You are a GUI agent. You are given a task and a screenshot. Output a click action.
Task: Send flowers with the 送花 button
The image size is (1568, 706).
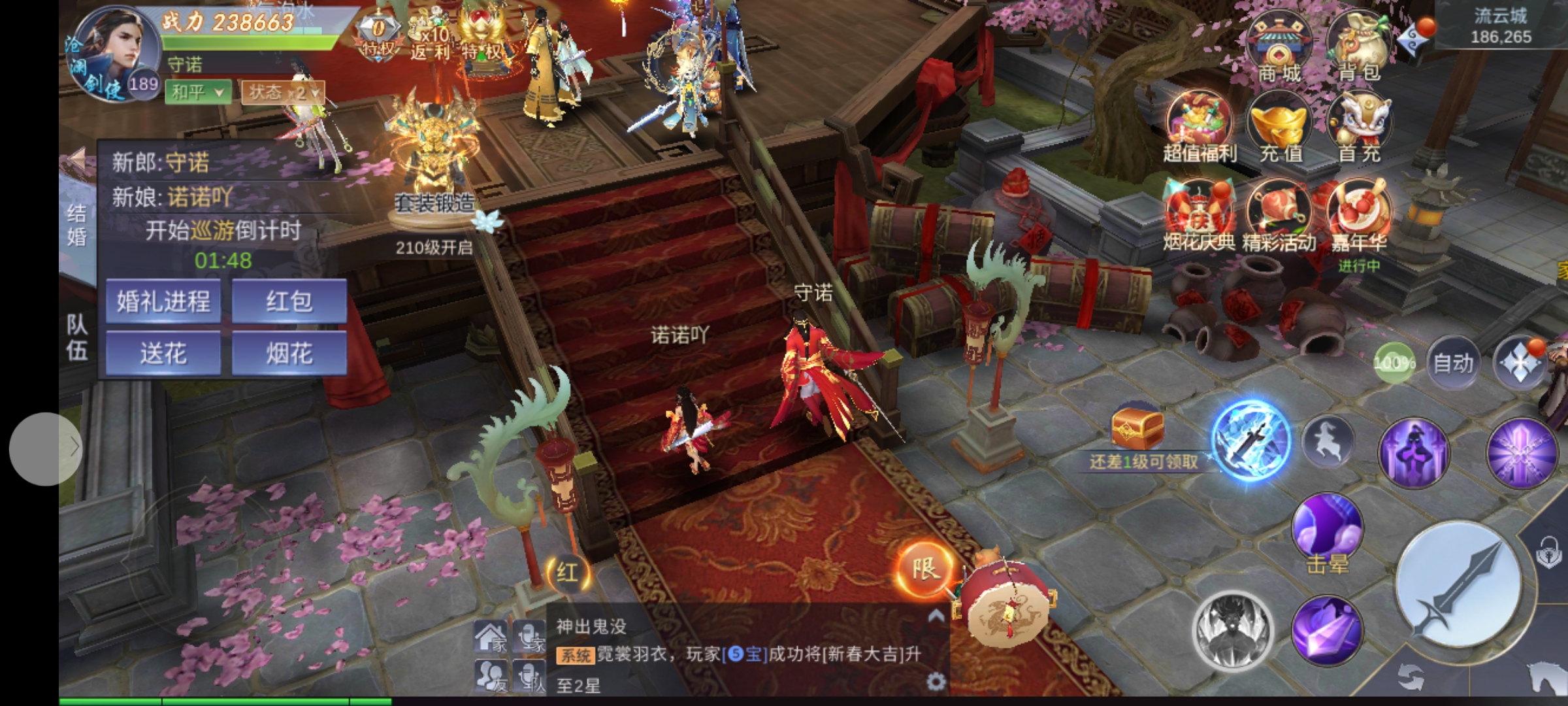[x=163, y=354]
